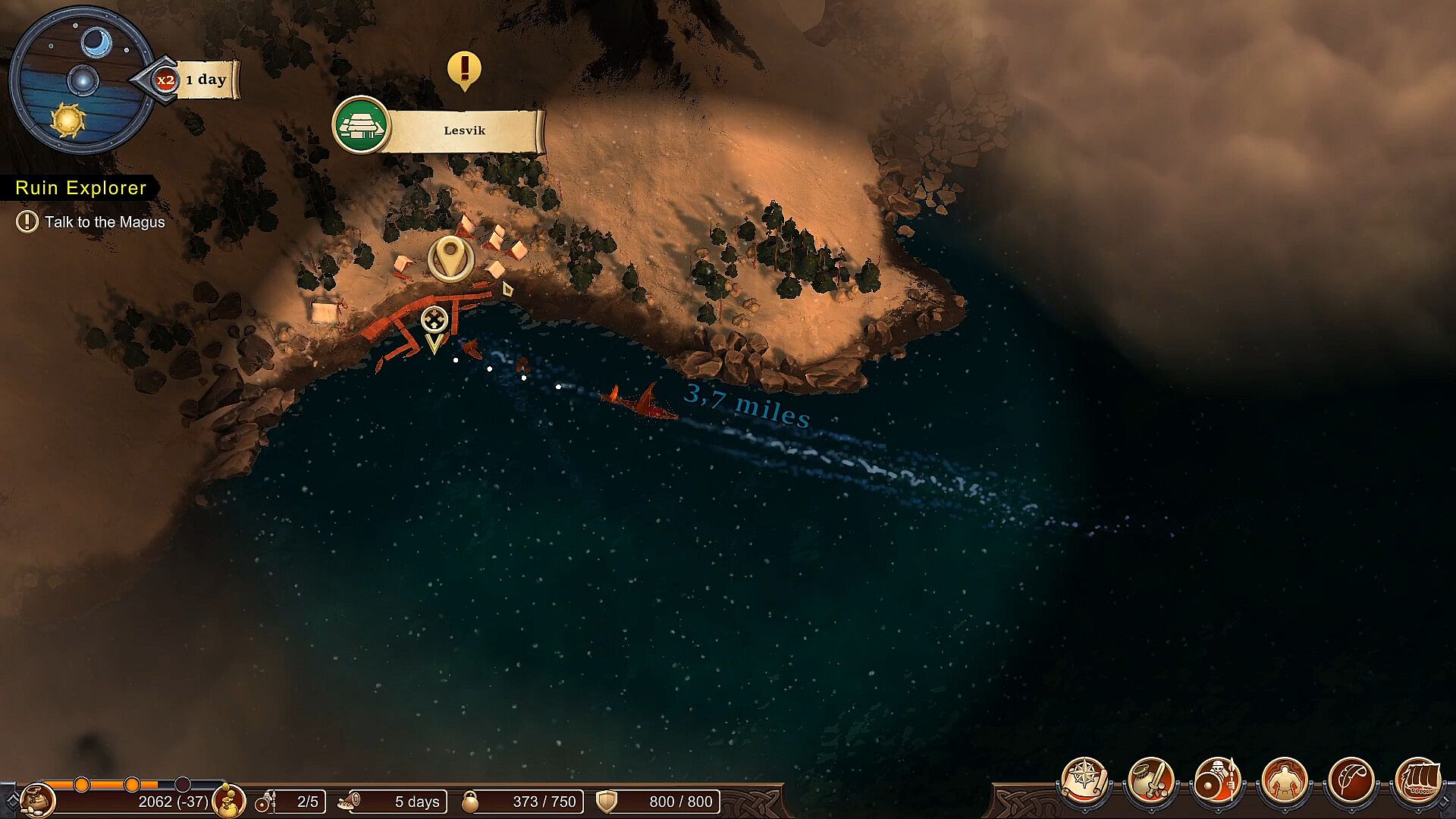Screen dimensions: 1456x819
Task: Click the day-night shield clock
Action: pos(81,80)
